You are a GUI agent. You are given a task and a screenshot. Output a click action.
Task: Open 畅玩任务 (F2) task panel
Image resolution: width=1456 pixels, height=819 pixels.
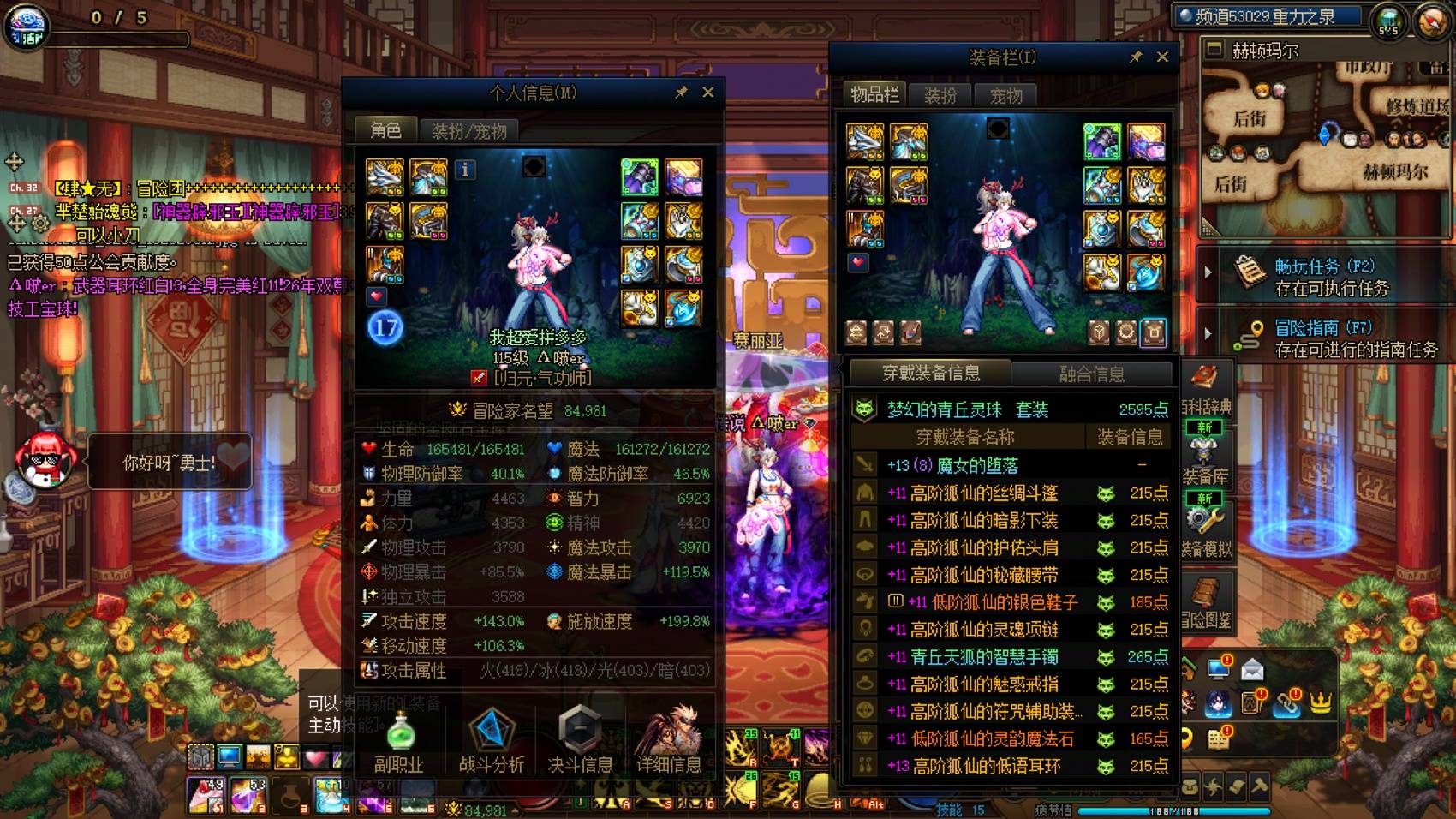pos(1310,277)
